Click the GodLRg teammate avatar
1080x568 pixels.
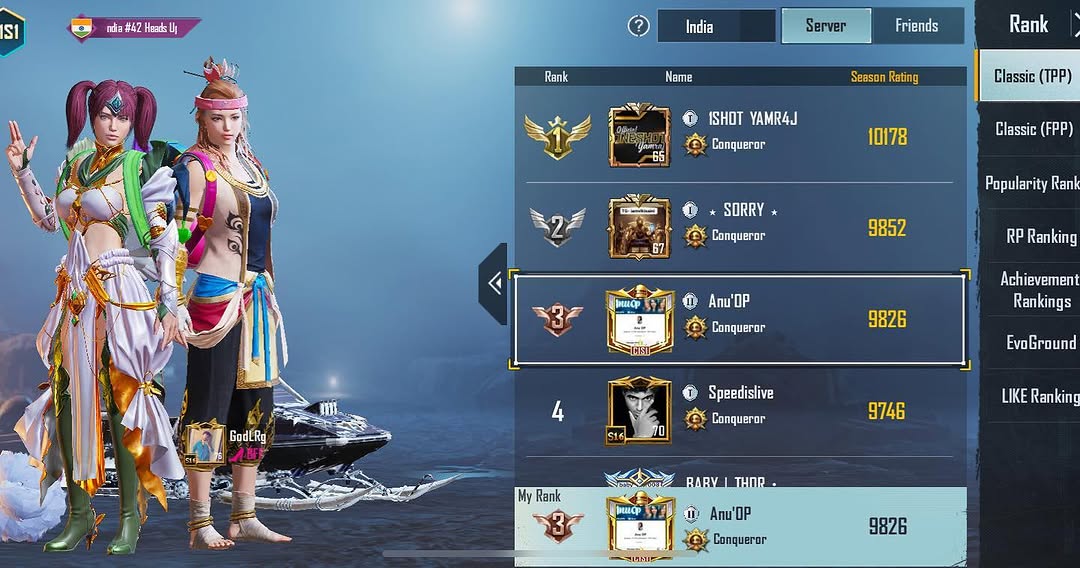(x=205, y=444)
